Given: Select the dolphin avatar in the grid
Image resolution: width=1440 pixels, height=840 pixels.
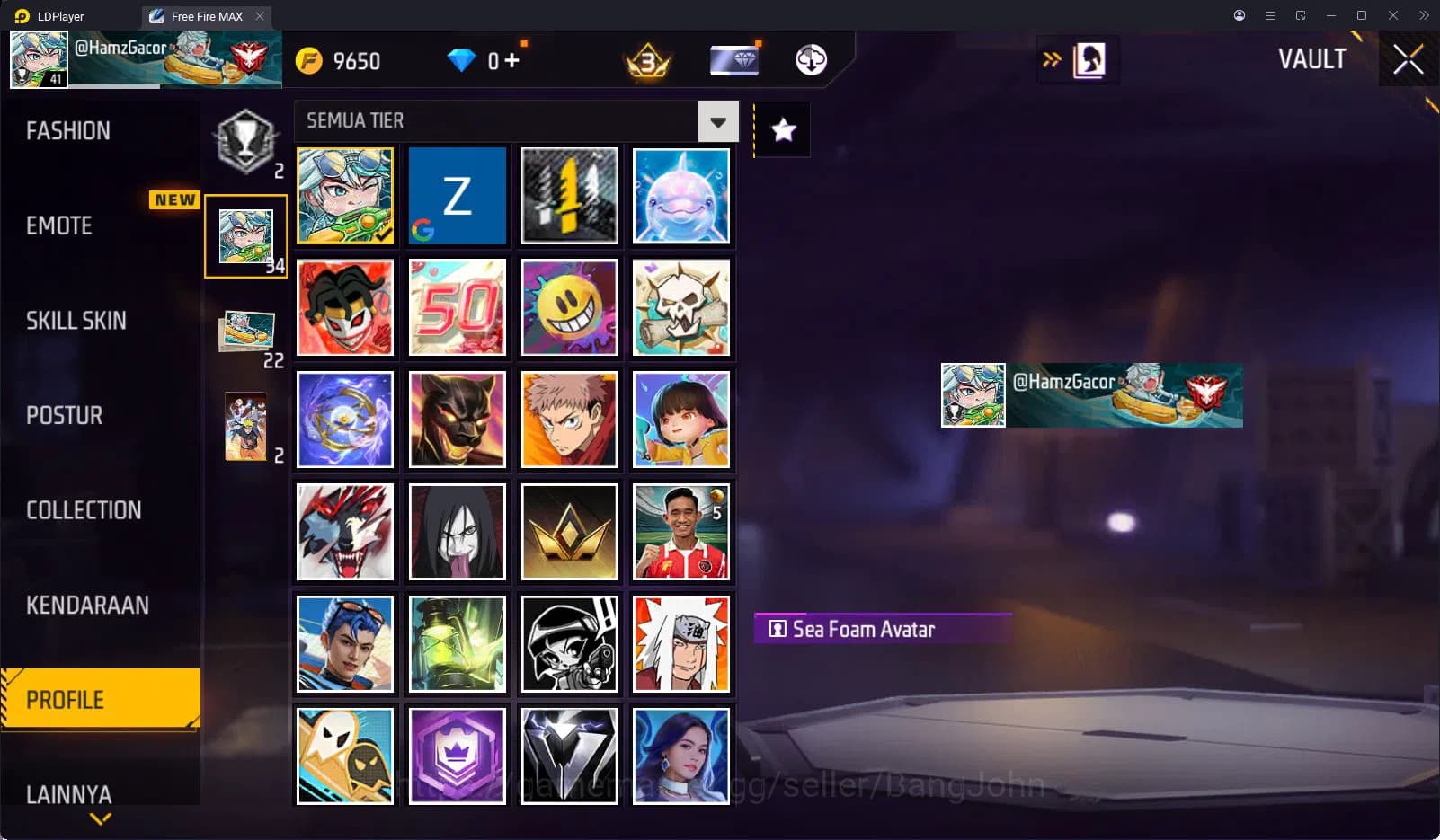Looking at the screenshot, I should point(681,196).
